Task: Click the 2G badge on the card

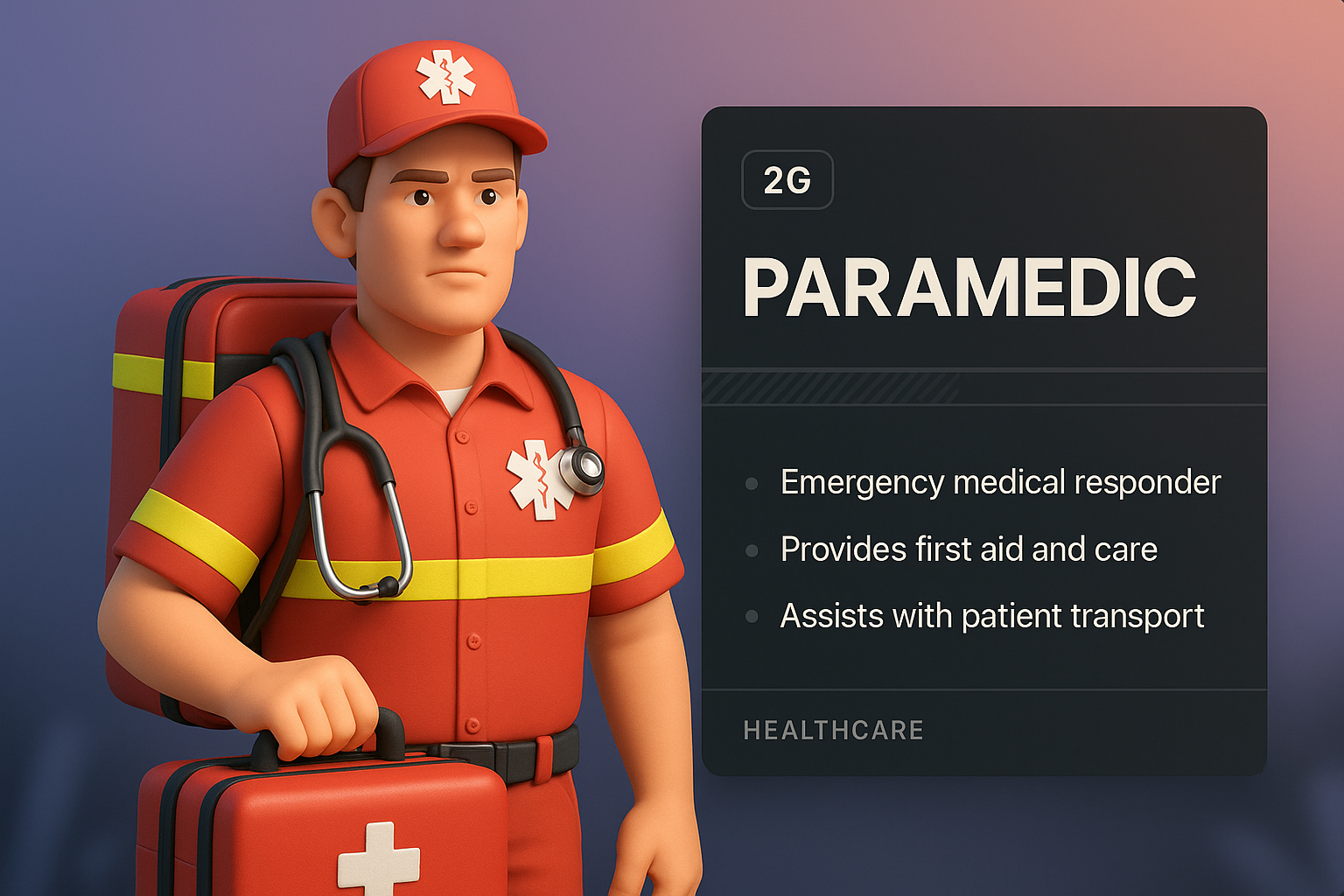Action: 787,180
